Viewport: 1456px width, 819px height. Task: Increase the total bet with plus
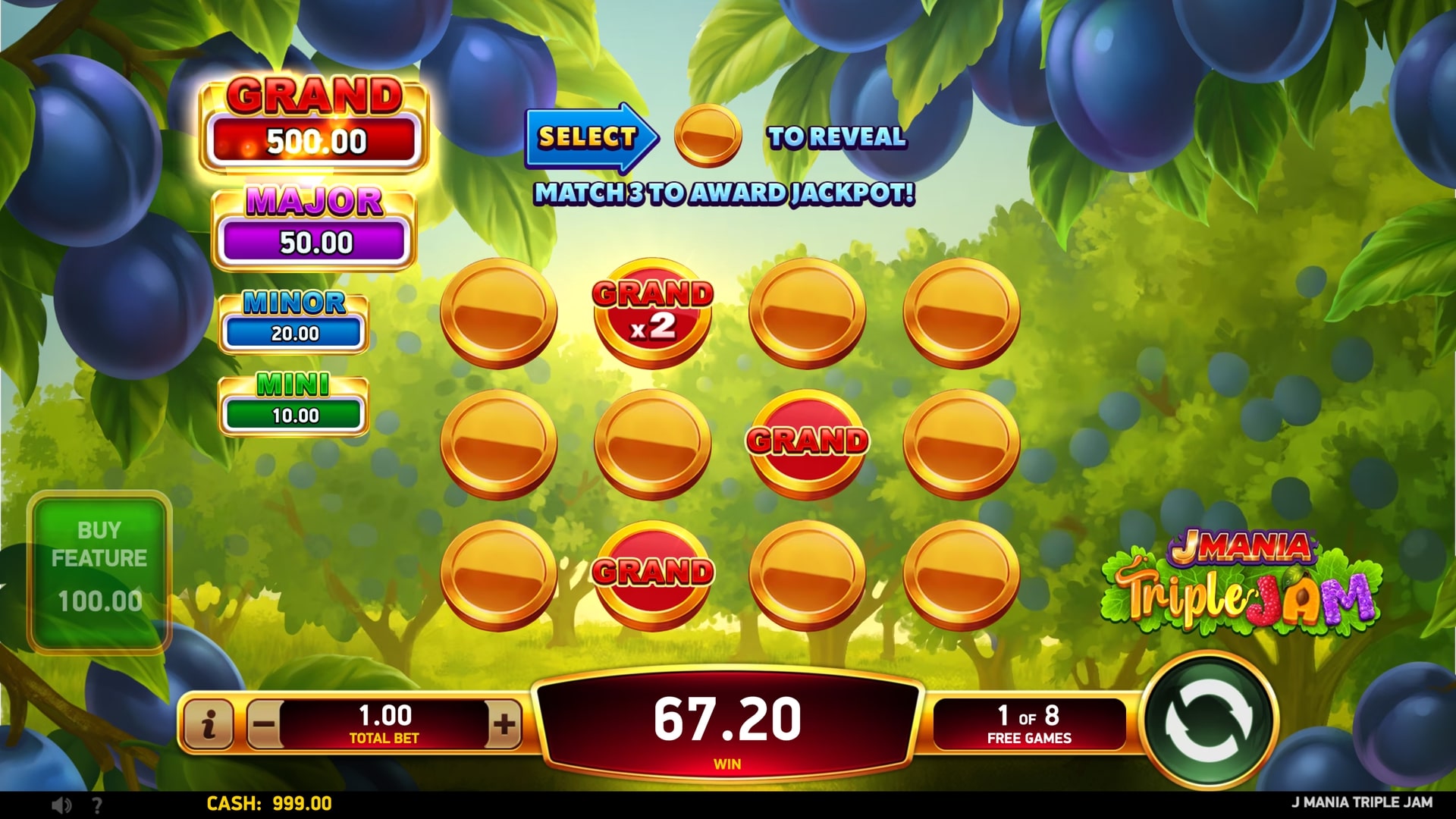504,724
